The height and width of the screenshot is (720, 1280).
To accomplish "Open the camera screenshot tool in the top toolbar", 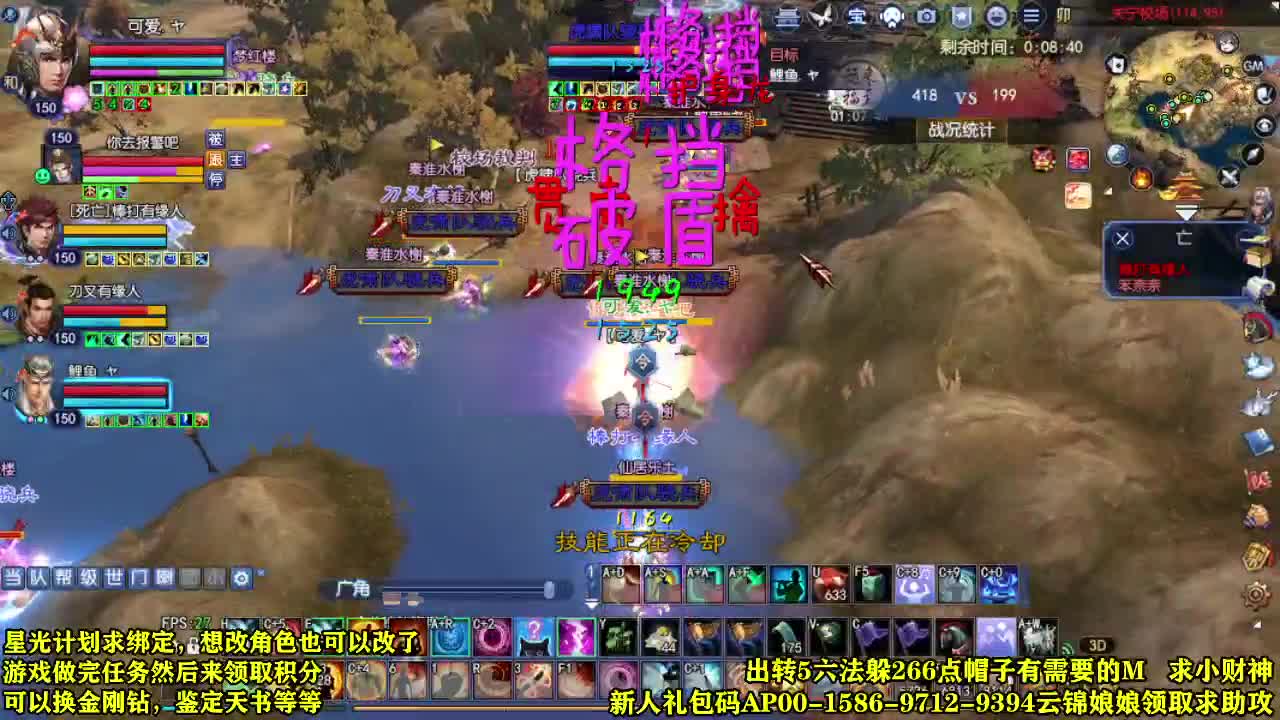I will [926, 14].
